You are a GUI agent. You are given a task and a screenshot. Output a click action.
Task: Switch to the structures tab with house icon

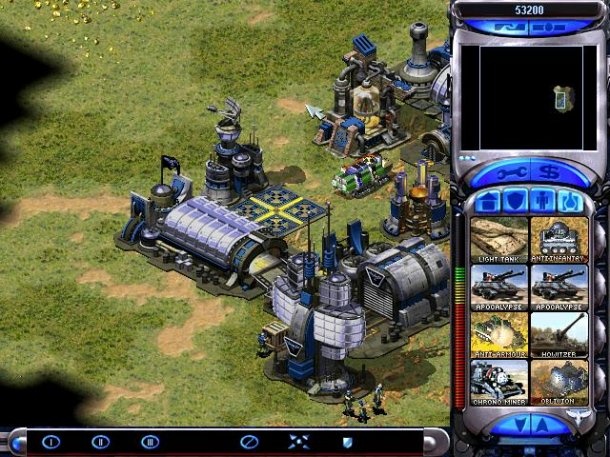pos(488,201)
